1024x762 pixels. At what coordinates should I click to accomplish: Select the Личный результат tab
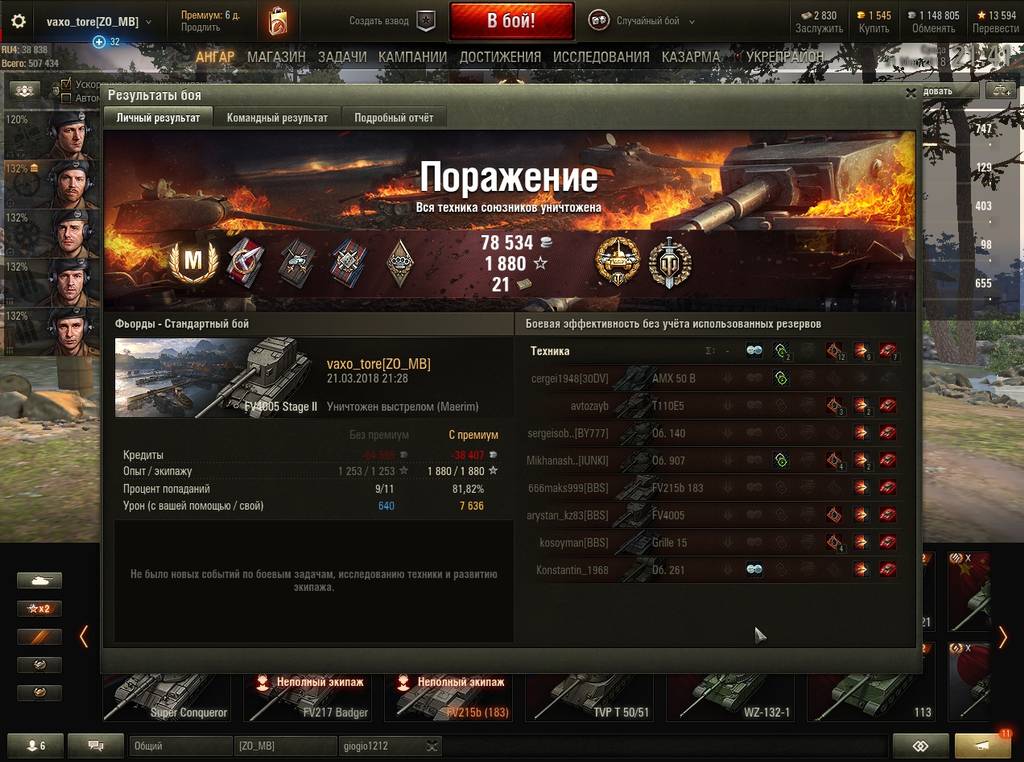[158, 118]
